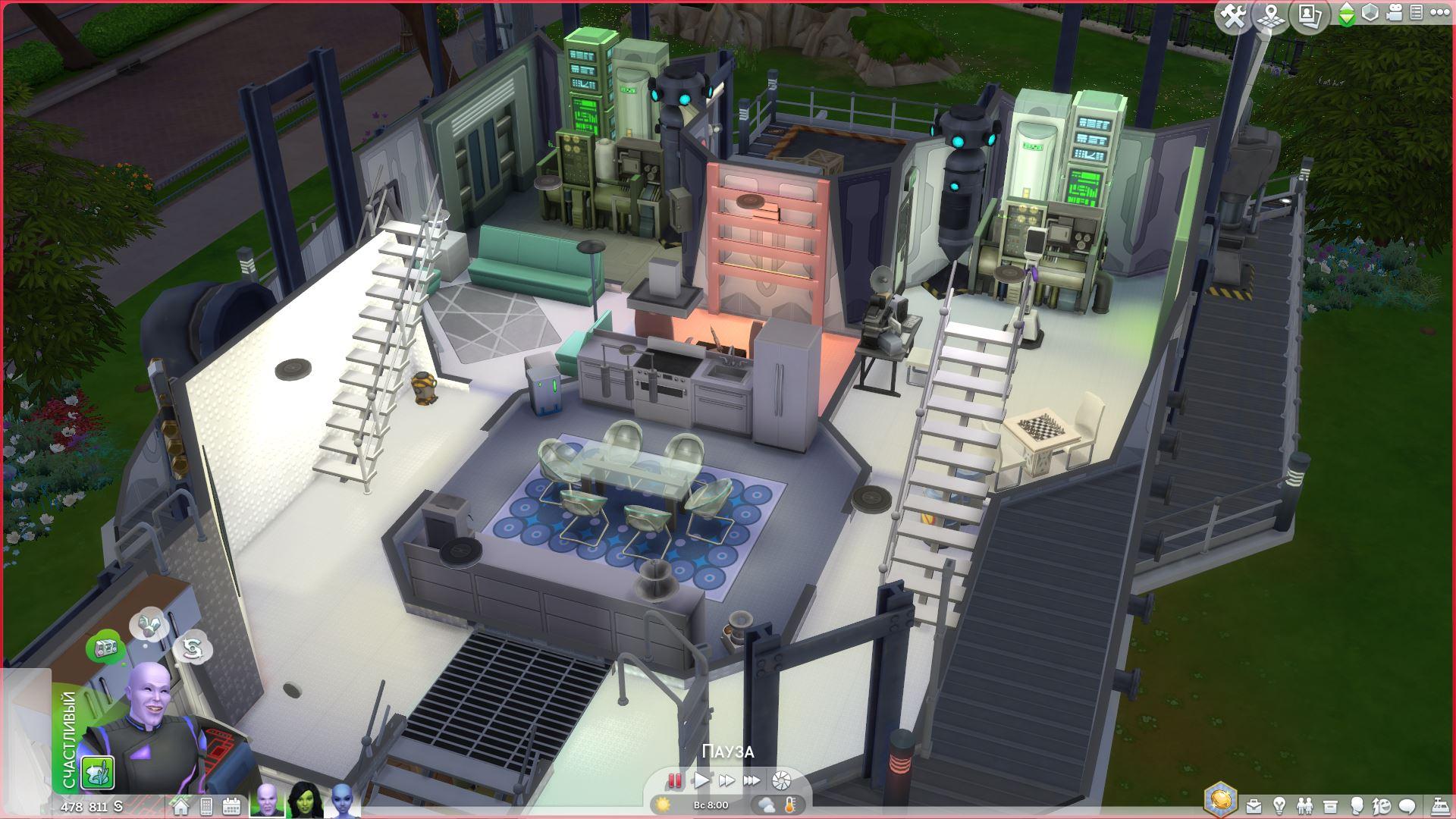The width and height of the screenshot is (1456, 819).
Task: Open the Skills panel lightbulb icon
Action: [1279, 806]
